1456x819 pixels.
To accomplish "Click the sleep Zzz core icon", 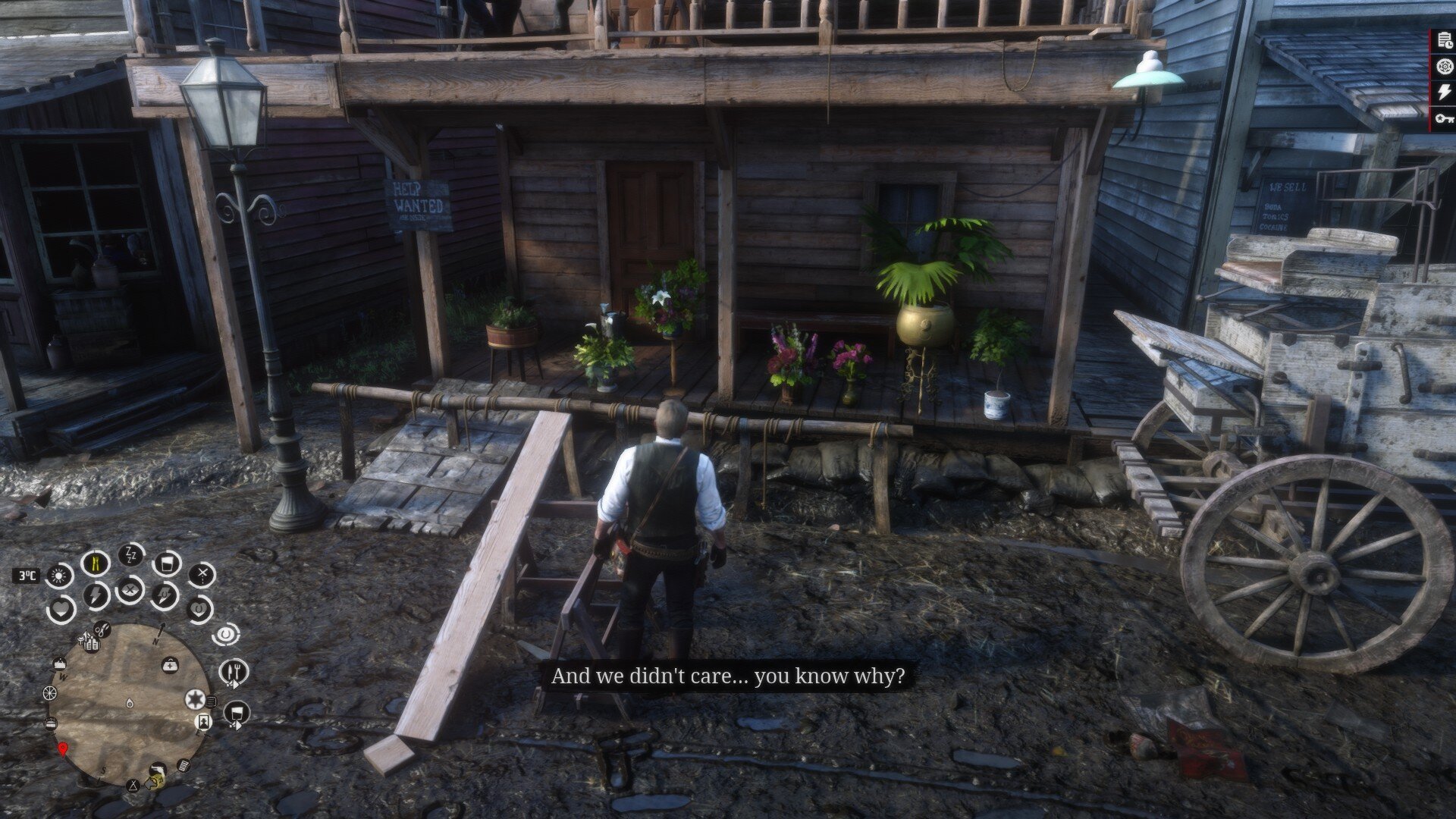I will pos(130,554).
